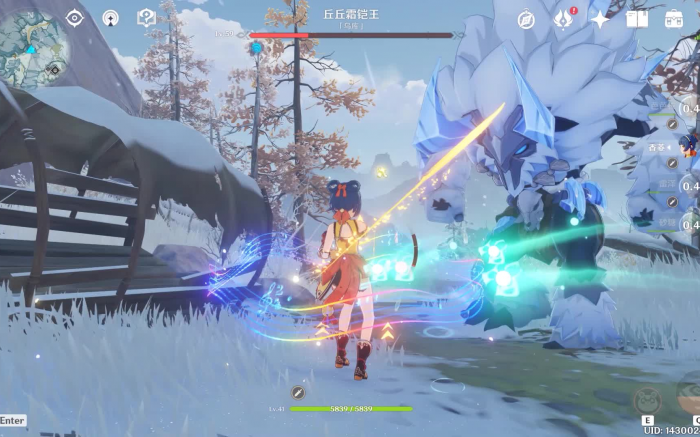
Task: Open the open-book icon in the top bar
Action: click(637, 19)
